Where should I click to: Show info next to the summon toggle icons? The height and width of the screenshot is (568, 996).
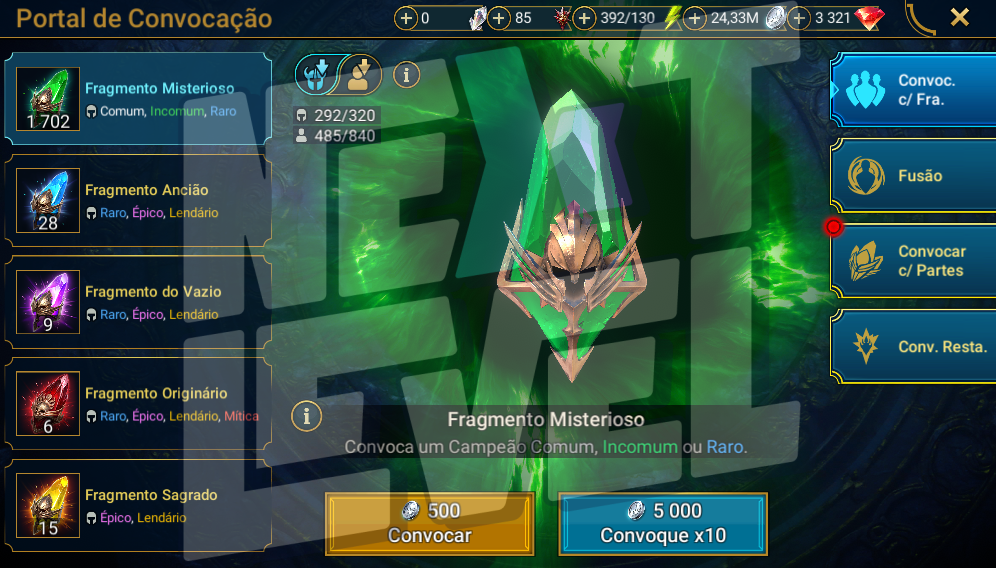(406, 73)
